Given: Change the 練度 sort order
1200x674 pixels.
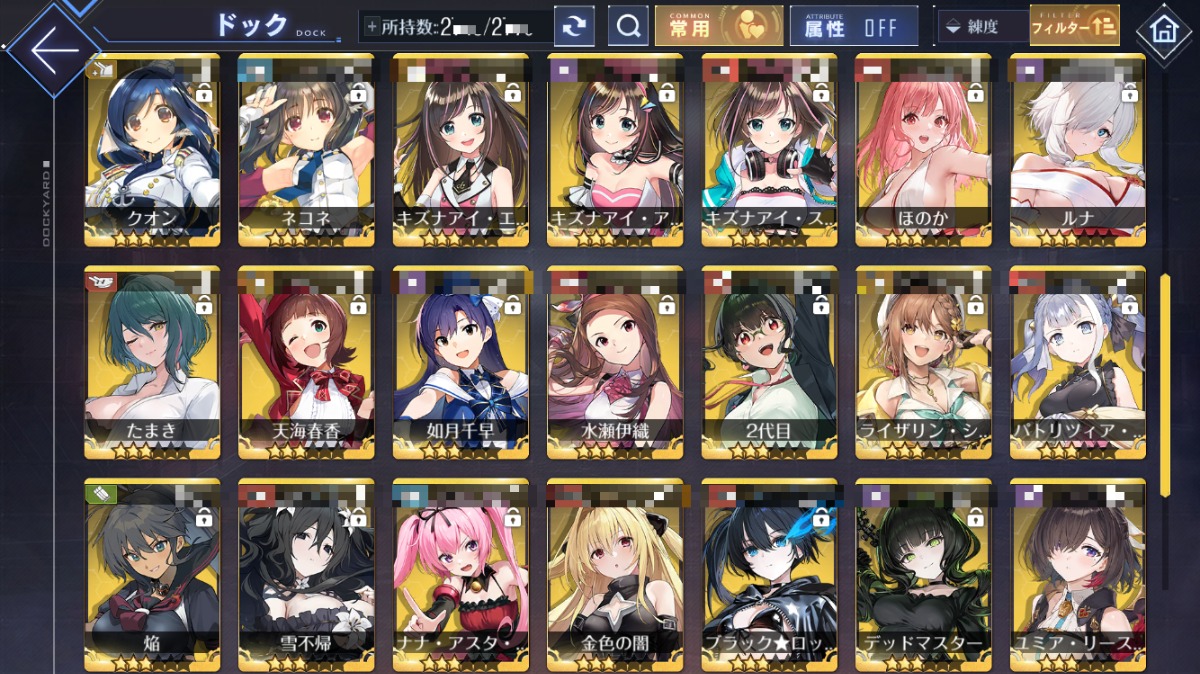Looking at the screenshot, I should pyautogui.click(x=981, y=28).
